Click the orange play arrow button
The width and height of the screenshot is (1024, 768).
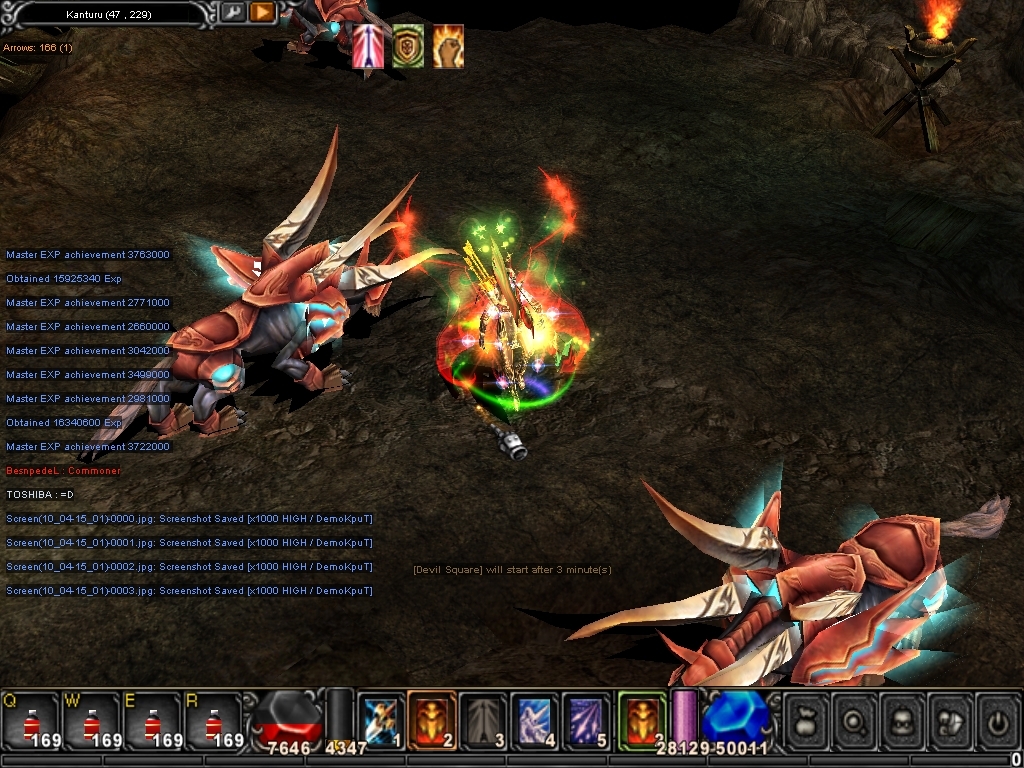[262, 13]
